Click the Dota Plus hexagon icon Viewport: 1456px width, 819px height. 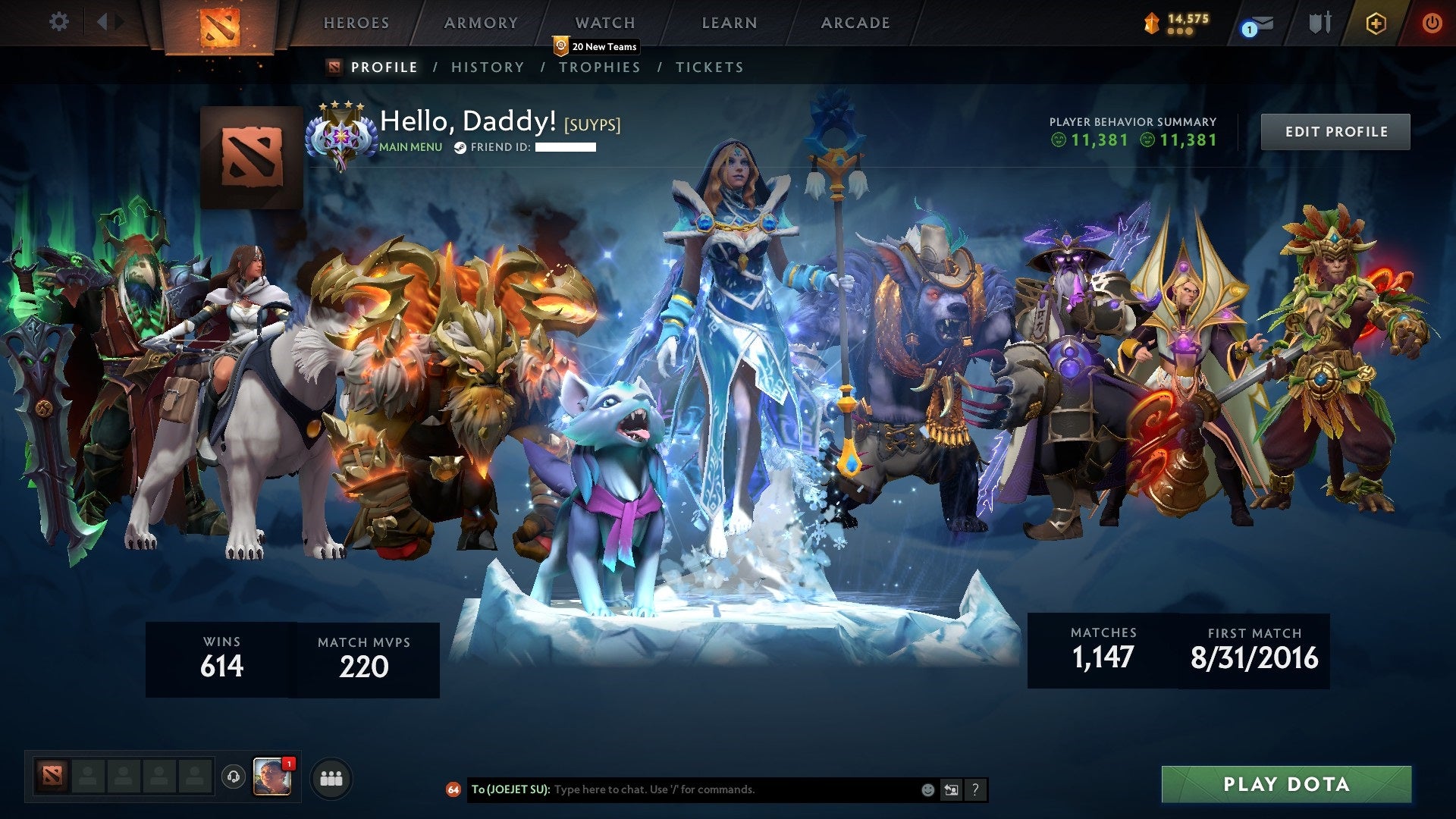(x=1377, y=23)
